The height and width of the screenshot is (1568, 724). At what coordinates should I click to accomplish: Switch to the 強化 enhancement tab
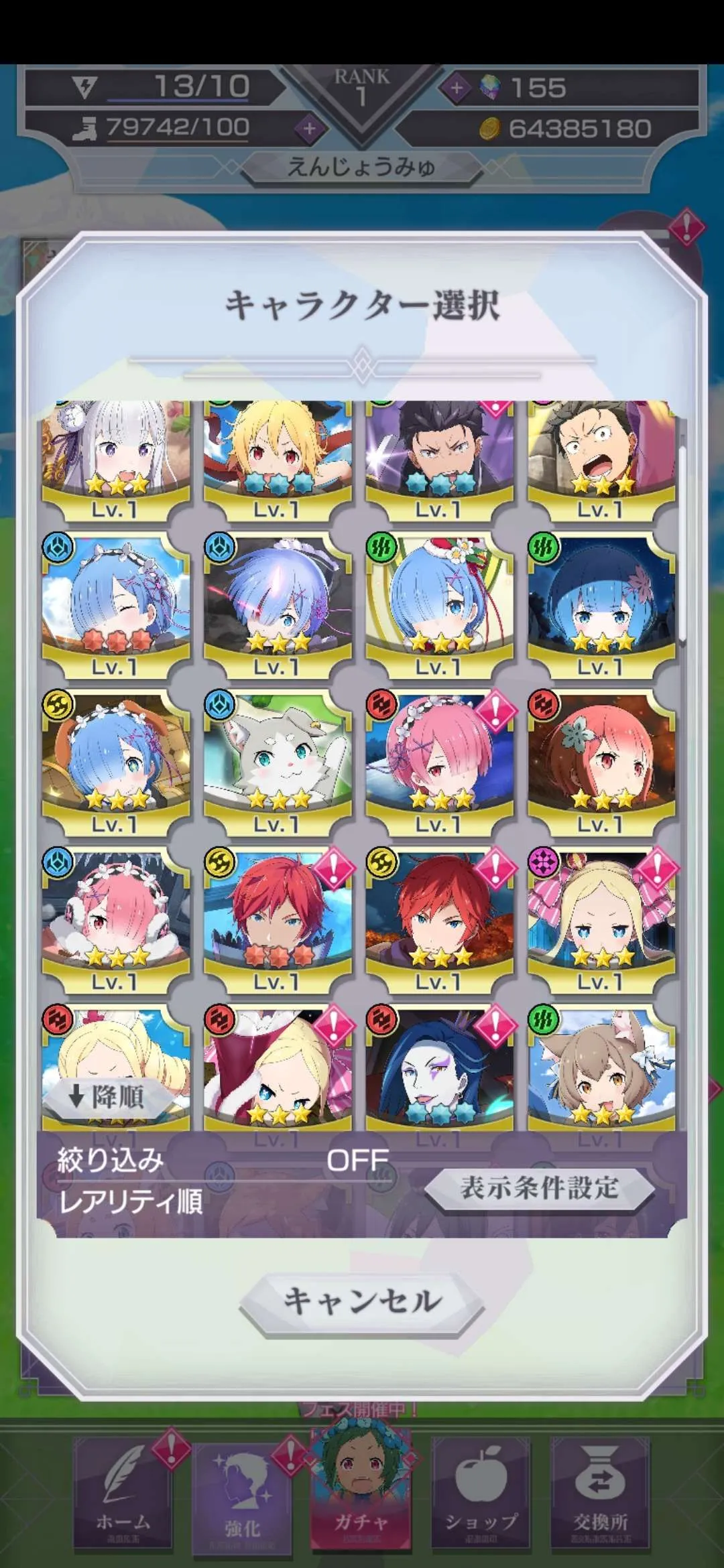[243, 1501]
